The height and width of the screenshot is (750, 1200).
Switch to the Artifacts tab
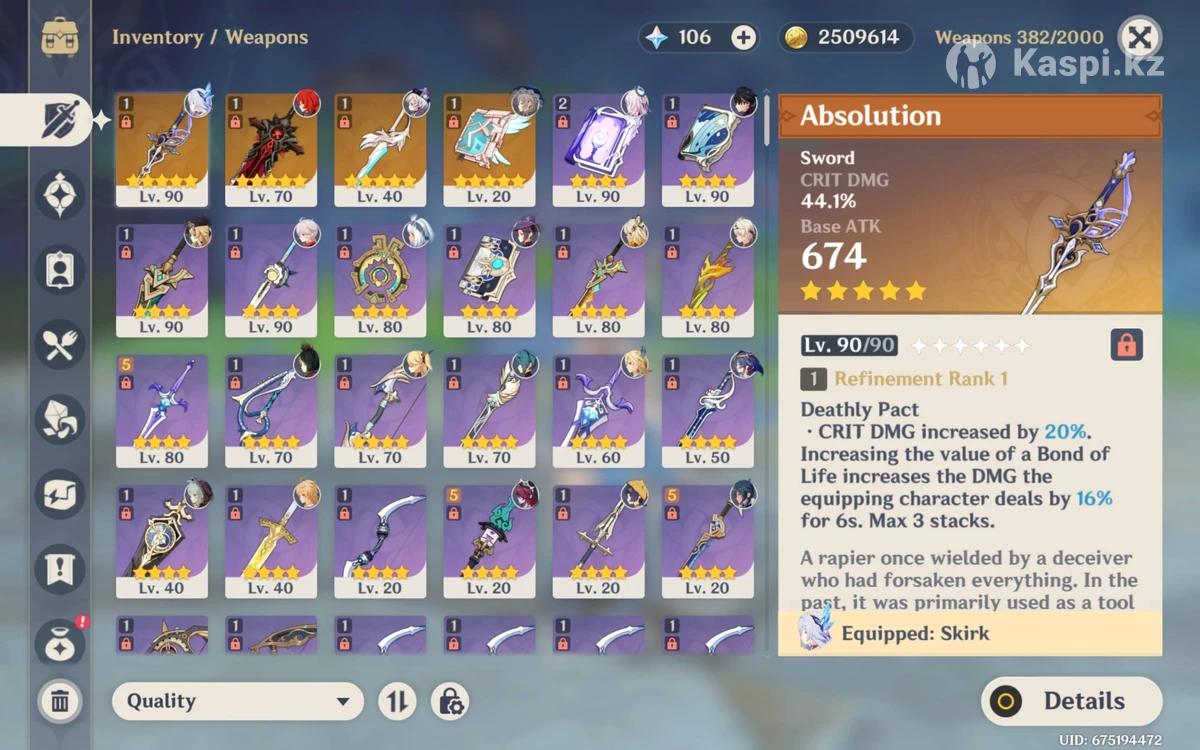pos(60,194)
